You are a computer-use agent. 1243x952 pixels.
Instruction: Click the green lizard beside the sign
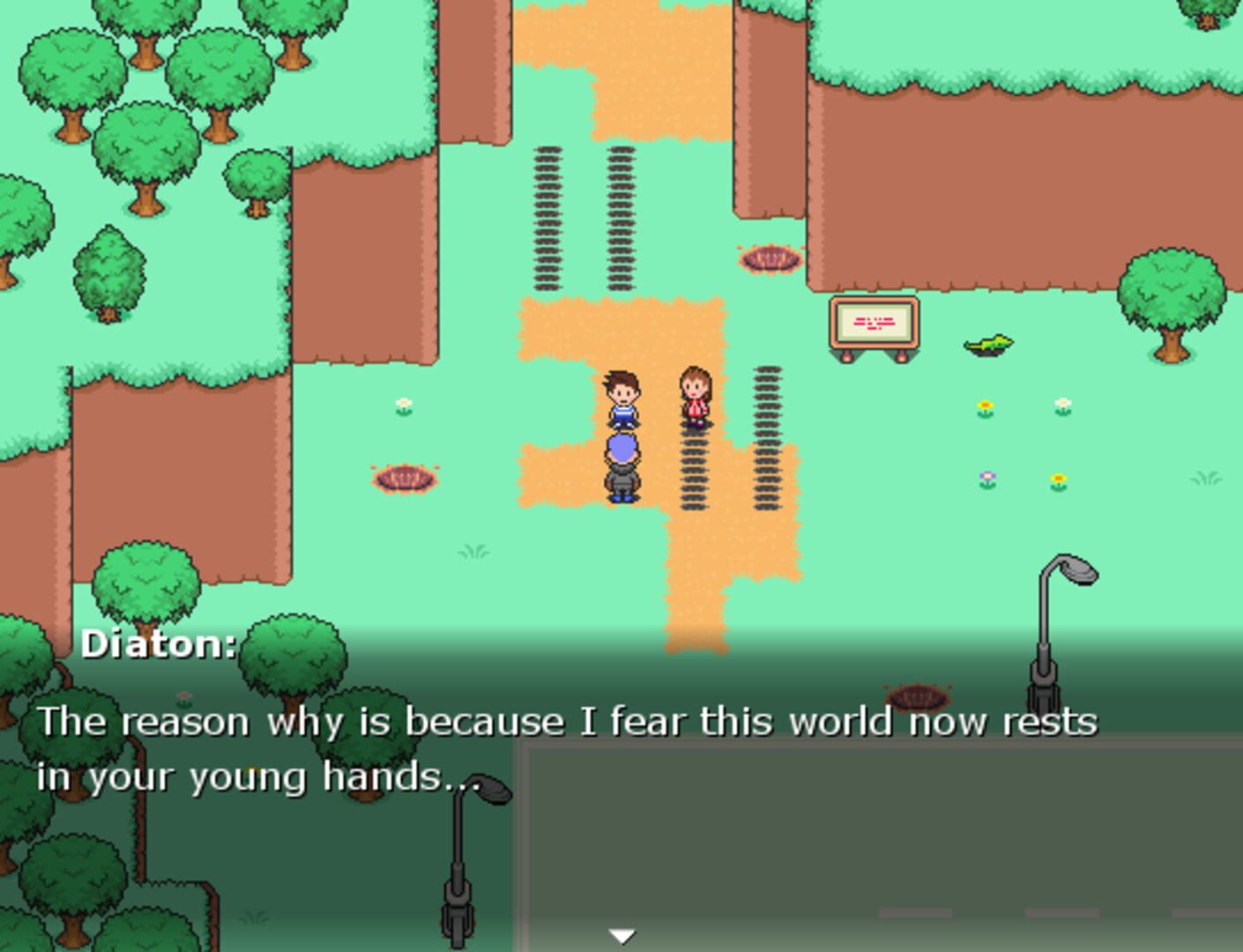(987, 344)
